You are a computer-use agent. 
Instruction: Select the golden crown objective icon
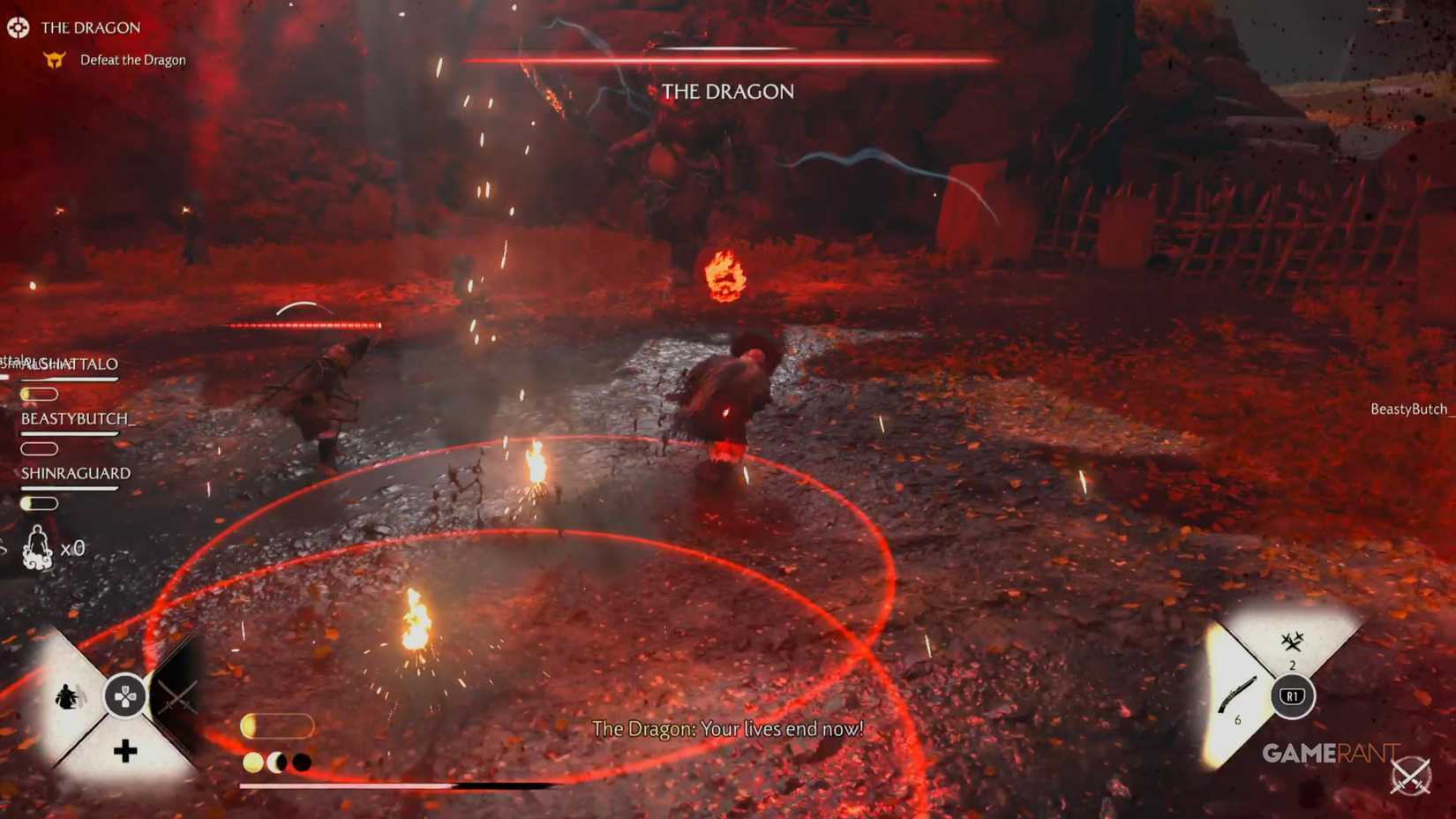pyautogui.click(x=55, y=59)
